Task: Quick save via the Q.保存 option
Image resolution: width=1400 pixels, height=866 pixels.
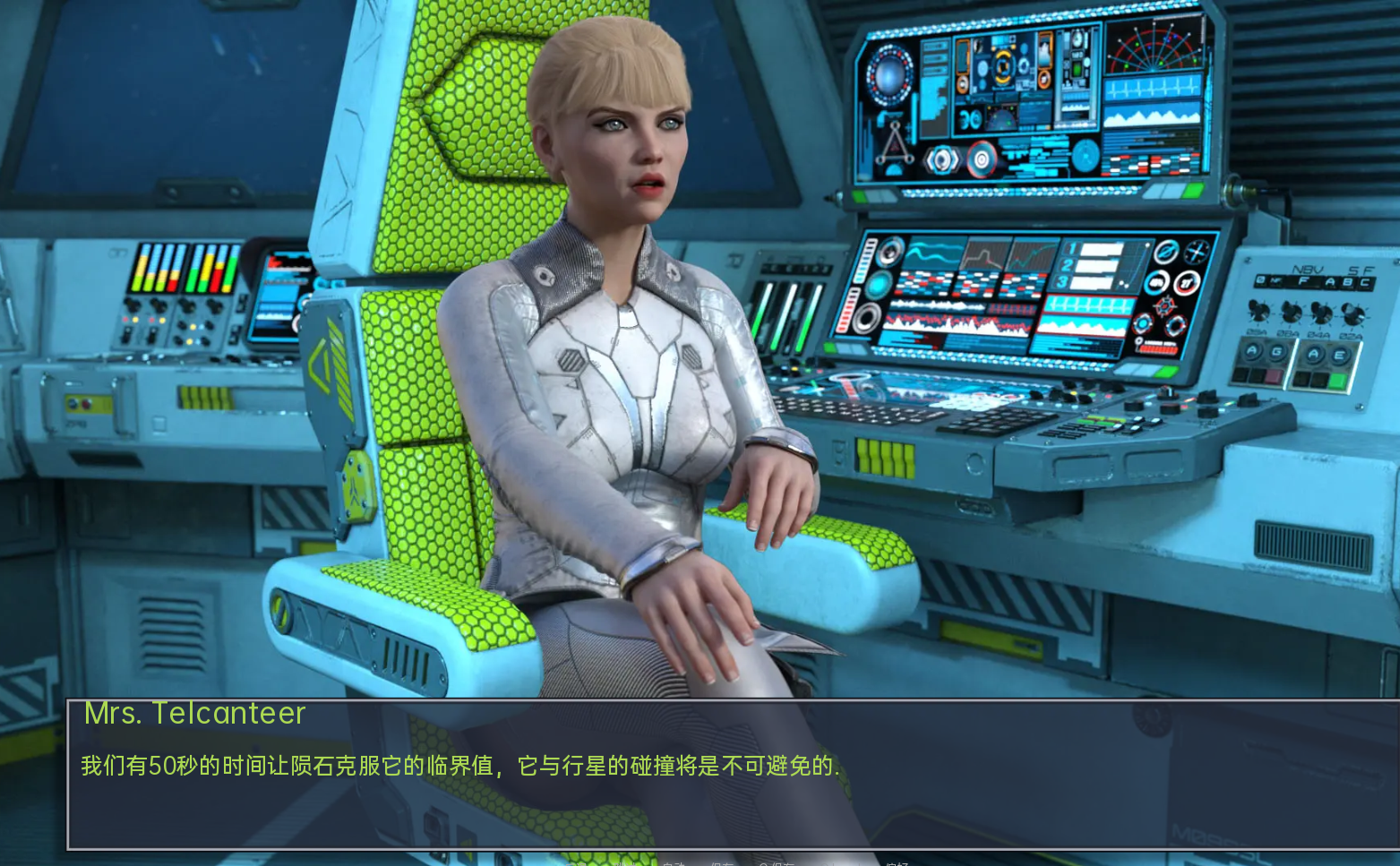Action: [x=778, y=862]
